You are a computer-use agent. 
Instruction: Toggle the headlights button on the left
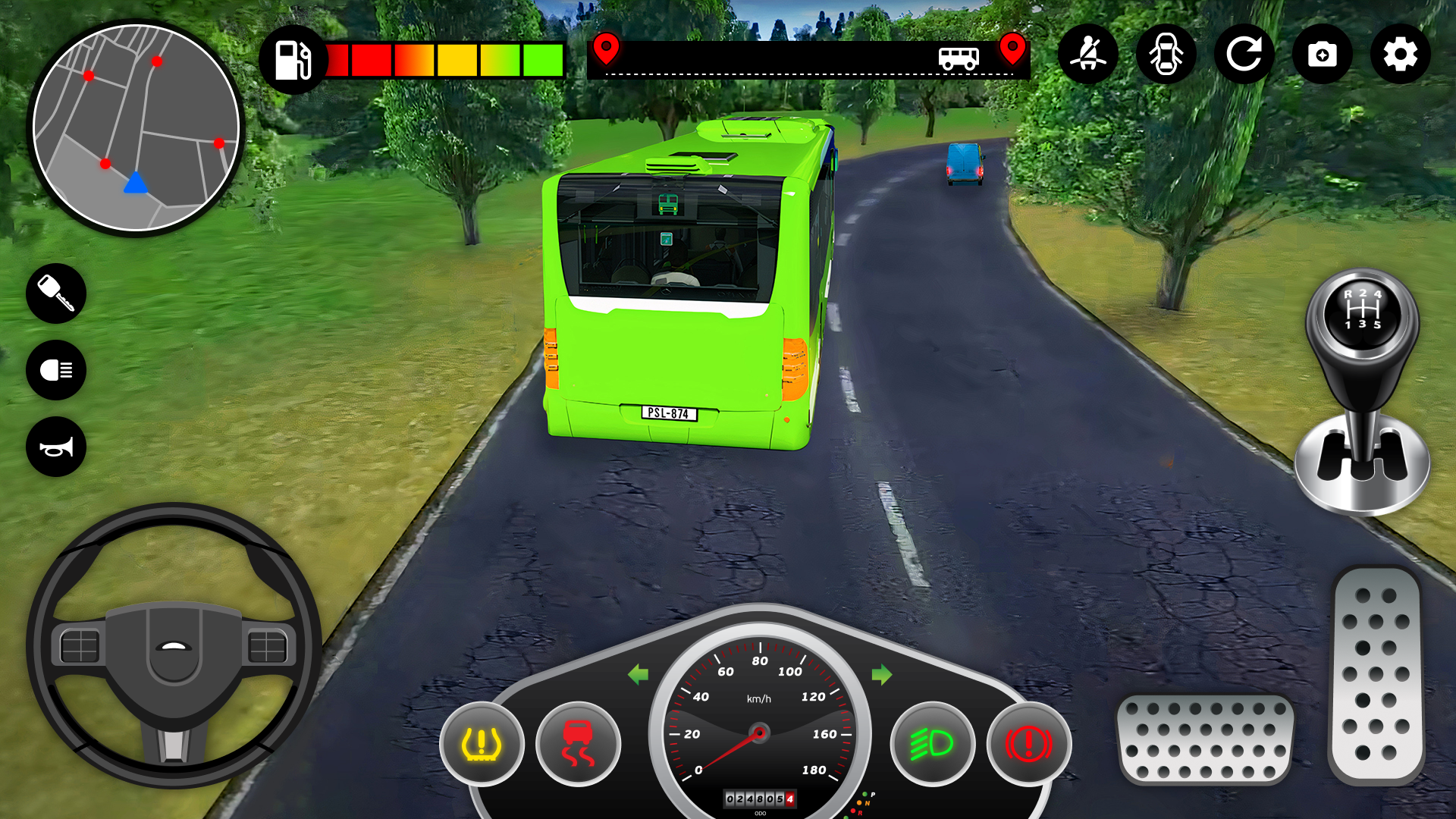click(x=56, y=370)
